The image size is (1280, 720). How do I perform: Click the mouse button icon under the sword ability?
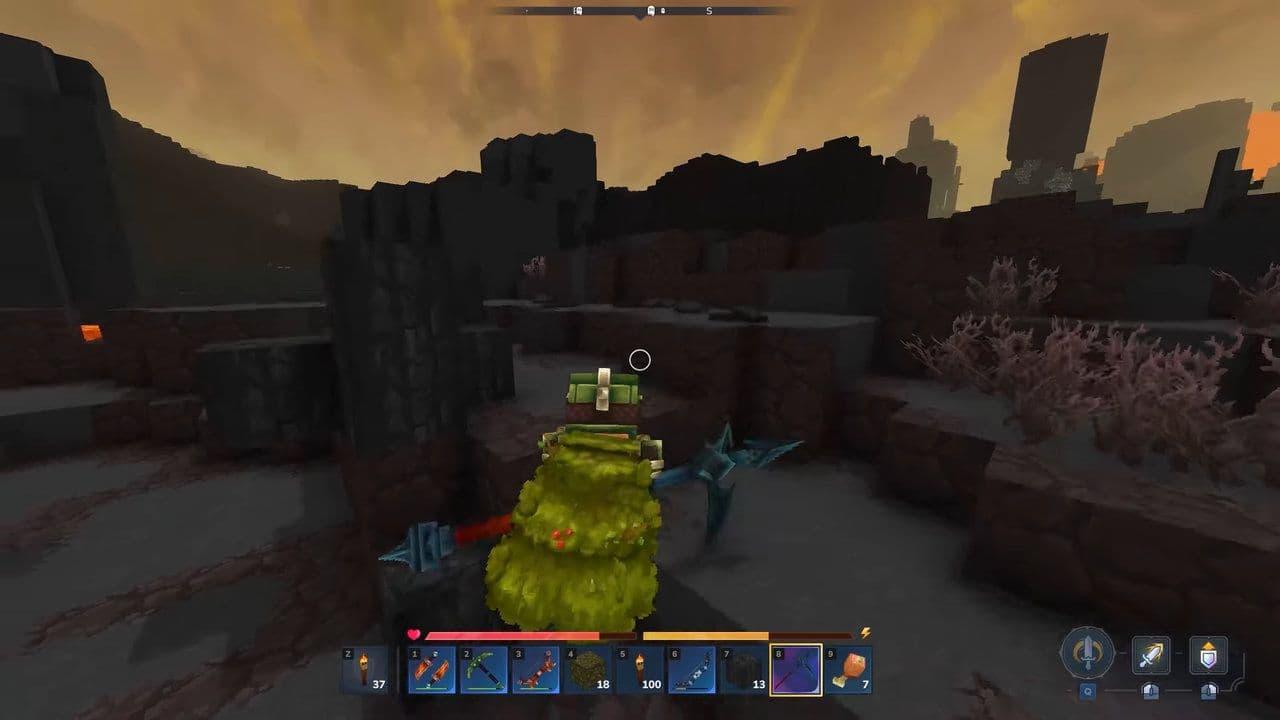pos(1150,691)
